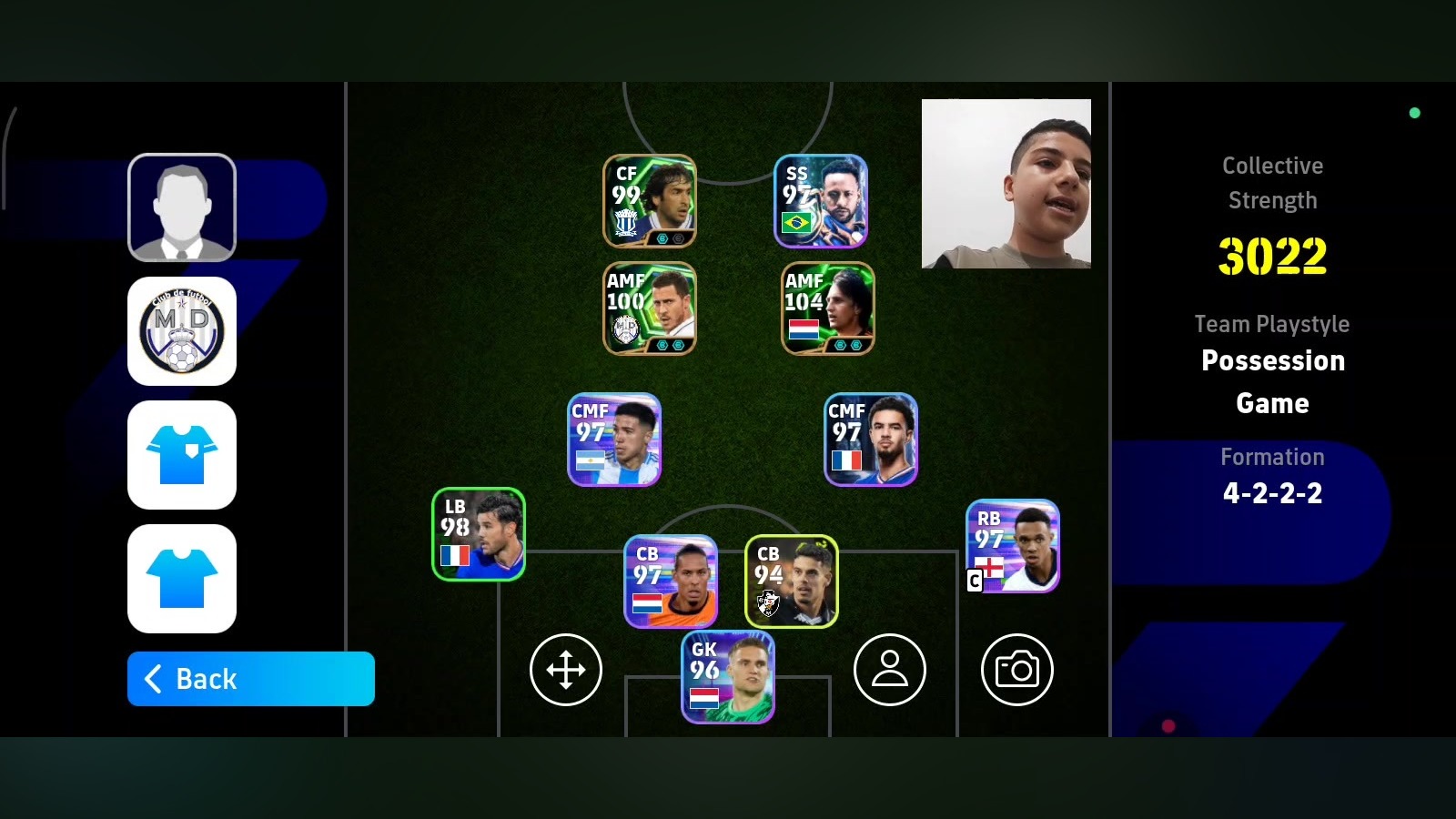Activate the four-arrow move button
The height and width of the screenshot is (819, 1456).
(566, 670)
